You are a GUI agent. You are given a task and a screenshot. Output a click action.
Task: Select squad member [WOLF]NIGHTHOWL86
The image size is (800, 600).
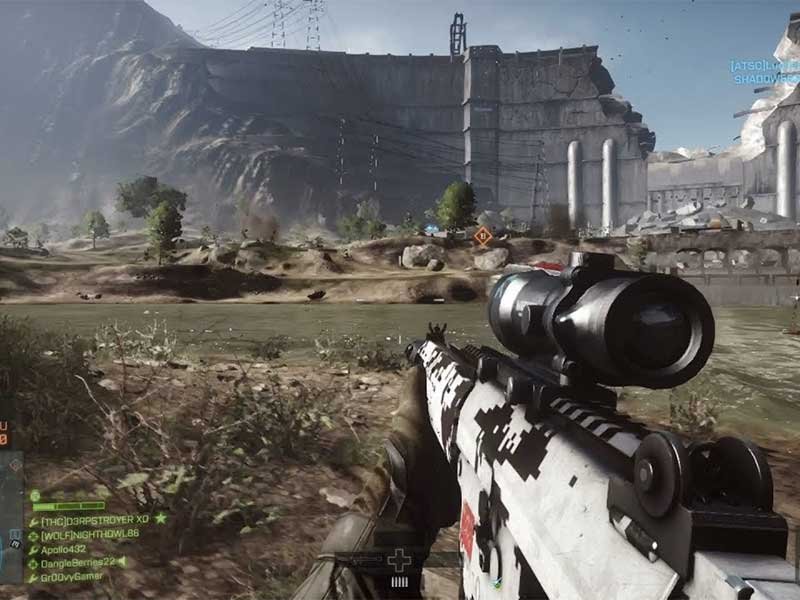pyautogui.click(x=89, y=535)
